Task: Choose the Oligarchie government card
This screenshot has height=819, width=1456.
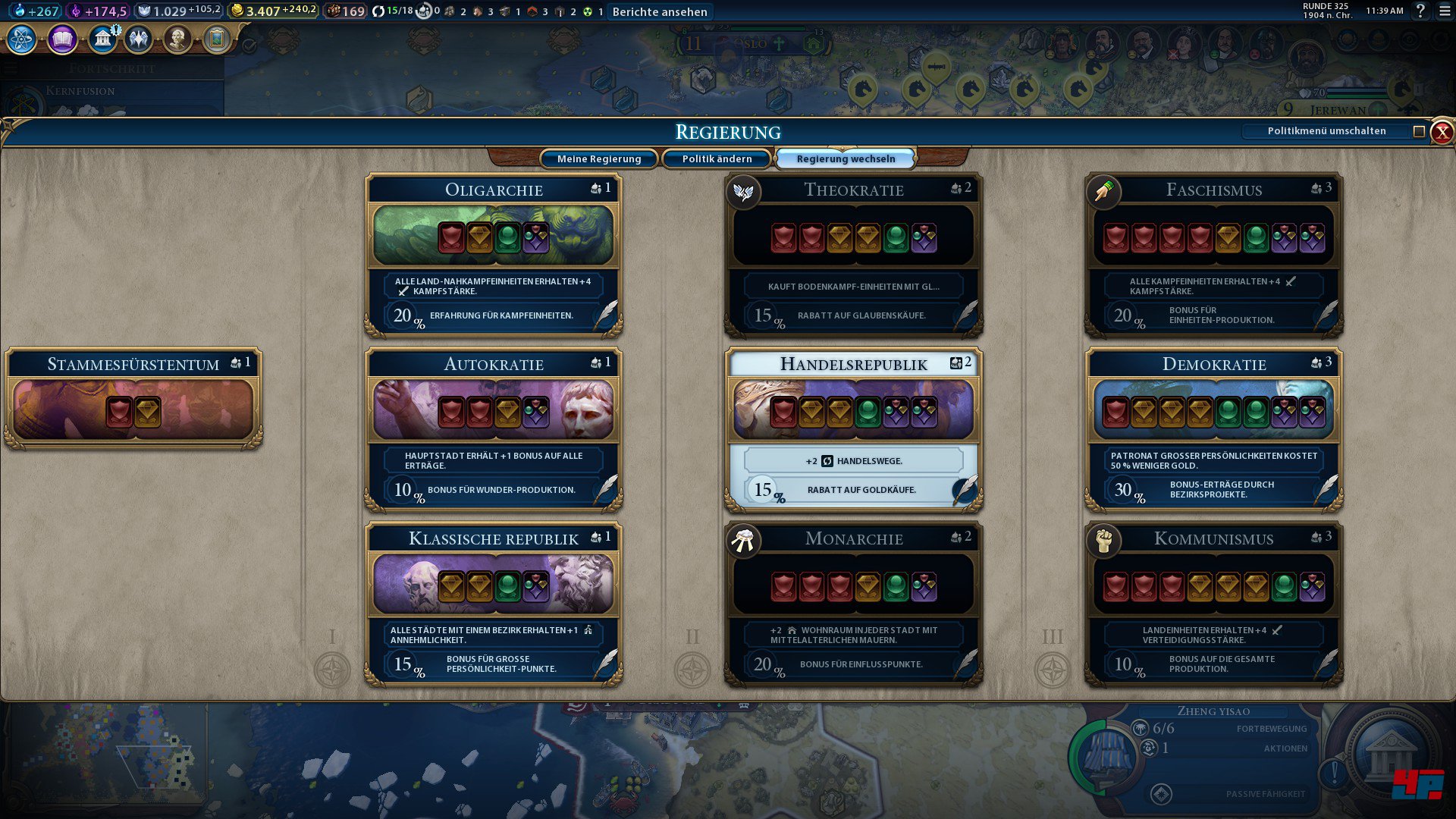Action: point(494,254)
